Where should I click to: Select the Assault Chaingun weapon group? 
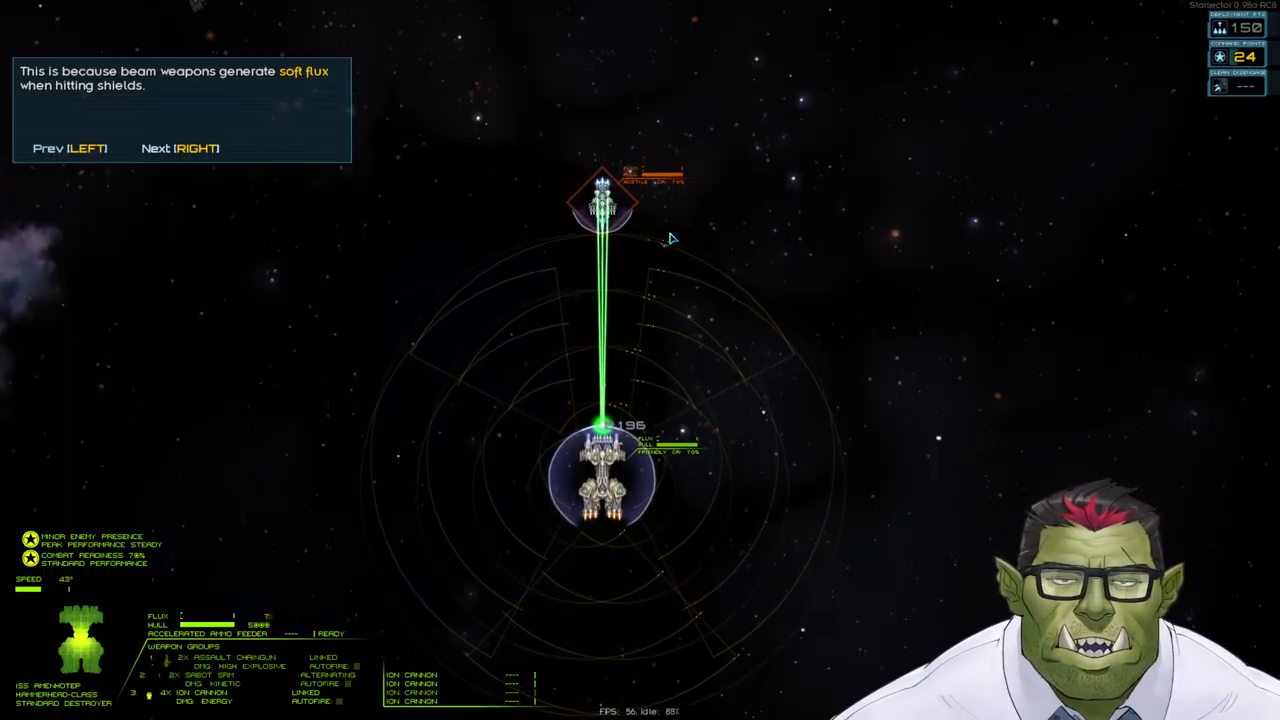coord(227,658)
